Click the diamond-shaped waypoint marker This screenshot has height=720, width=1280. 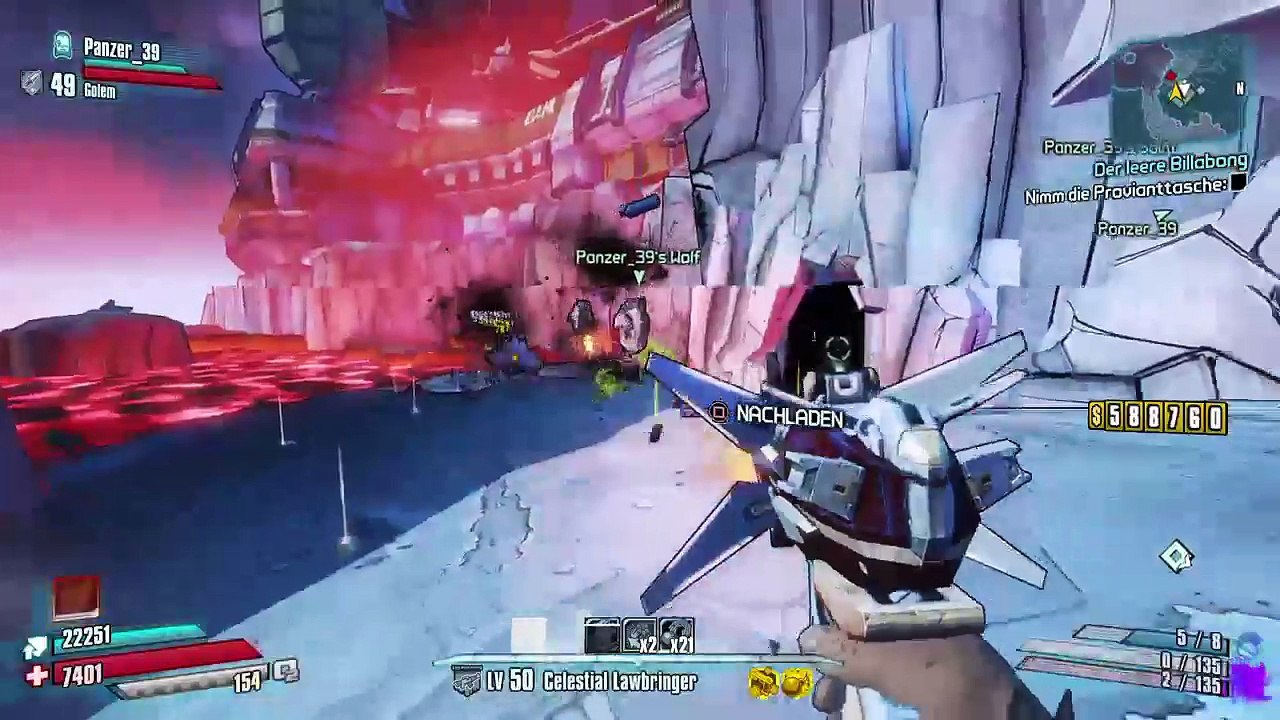(x=1176, y=556)
